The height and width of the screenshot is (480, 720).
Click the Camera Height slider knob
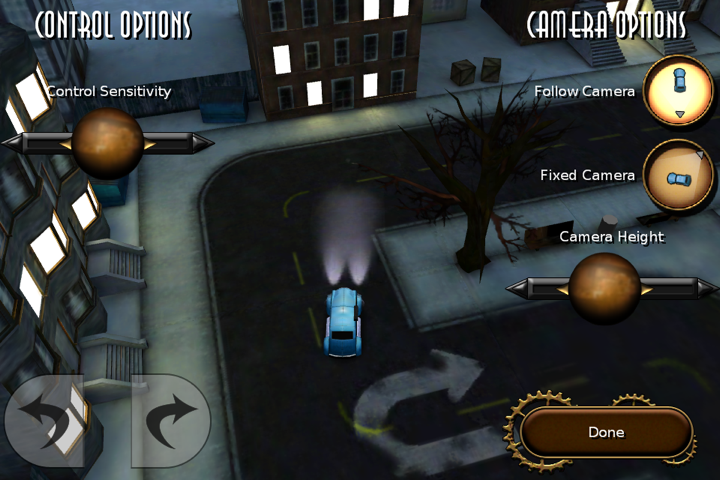point(604,288)
